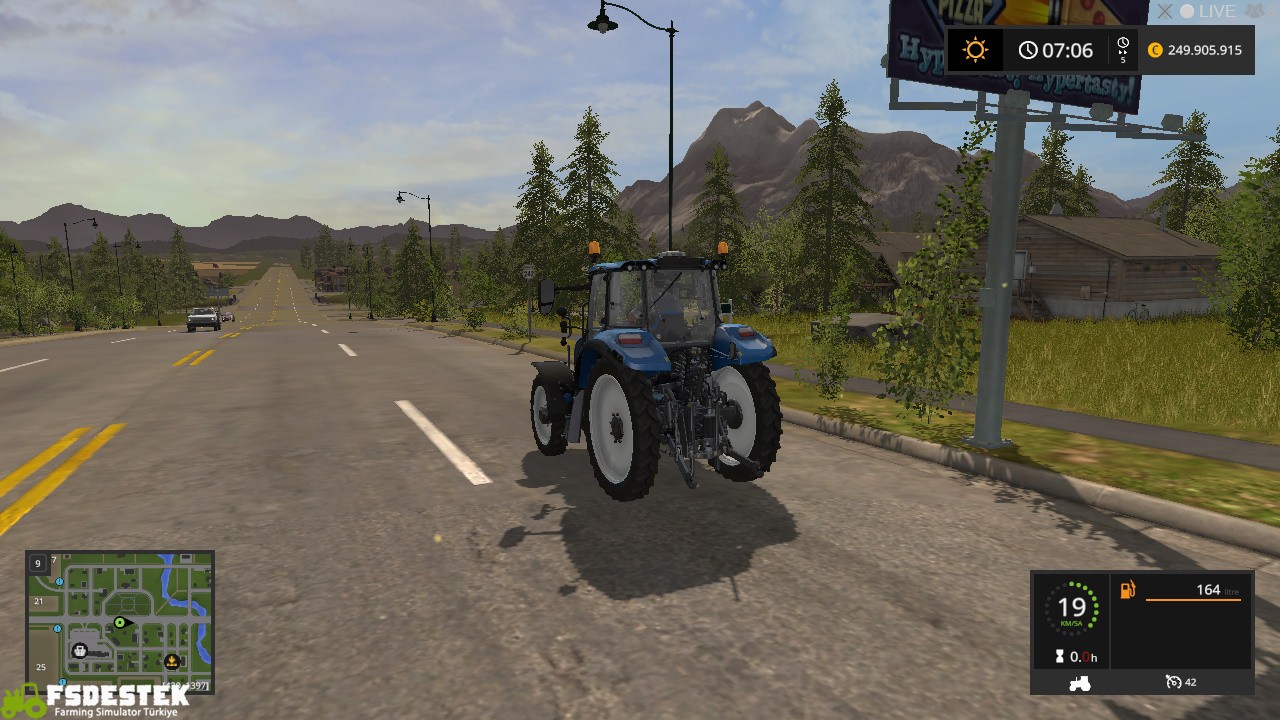Click a blue exclamation mission marker on minimap

pos(58,581)
